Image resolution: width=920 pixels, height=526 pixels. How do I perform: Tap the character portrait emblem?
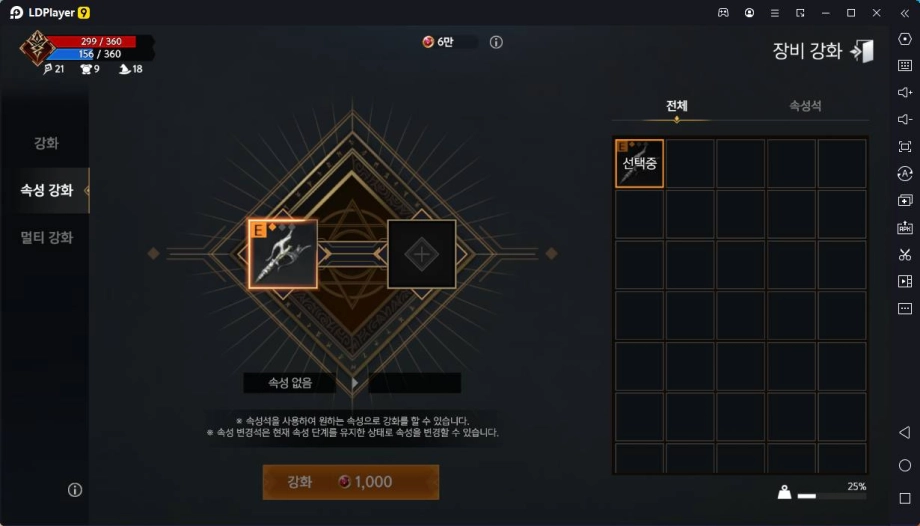pyautogui.click(x=39, y=47)
